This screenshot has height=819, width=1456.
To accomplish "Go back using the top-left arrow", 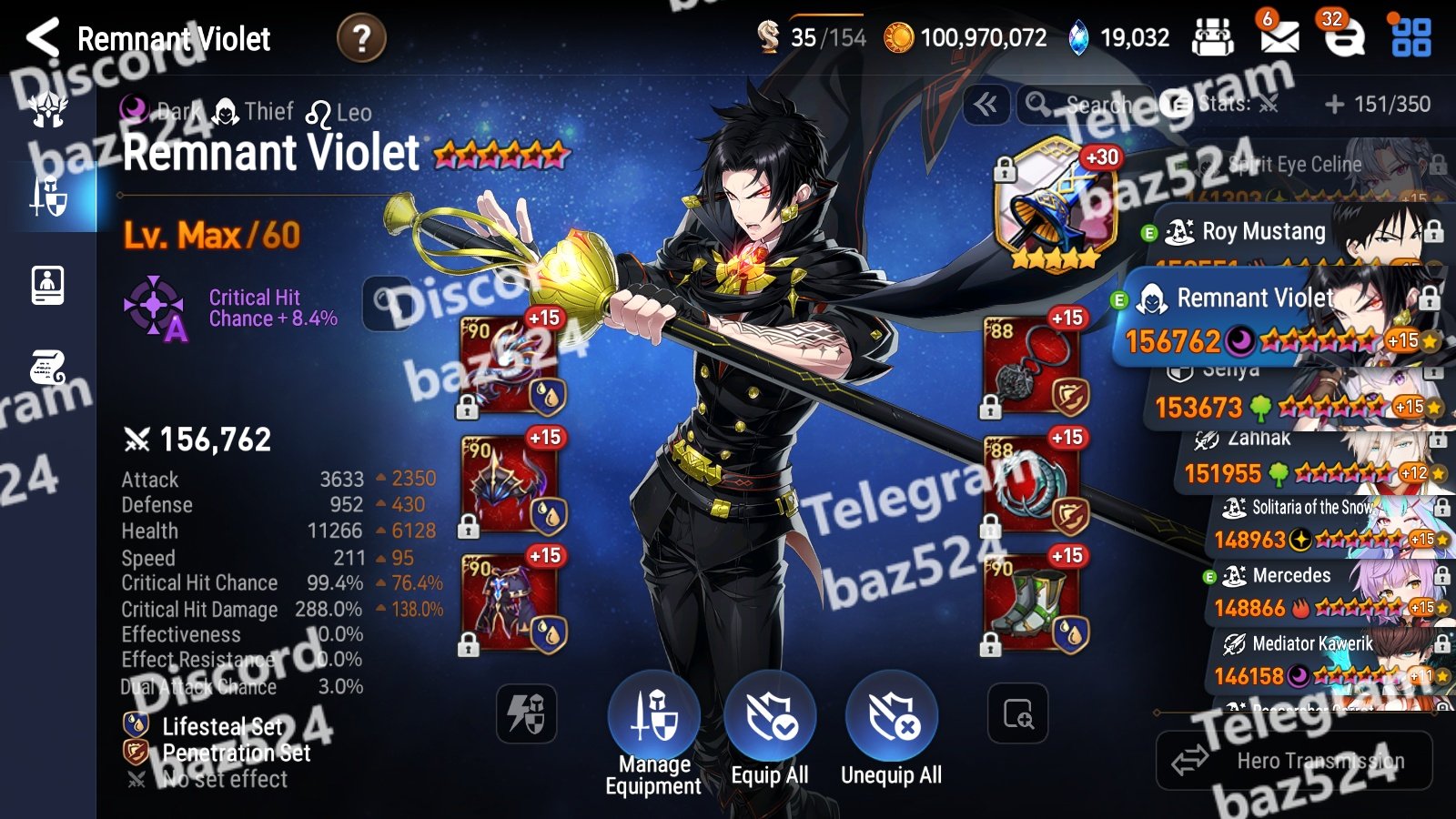I will tap(43, 38).
